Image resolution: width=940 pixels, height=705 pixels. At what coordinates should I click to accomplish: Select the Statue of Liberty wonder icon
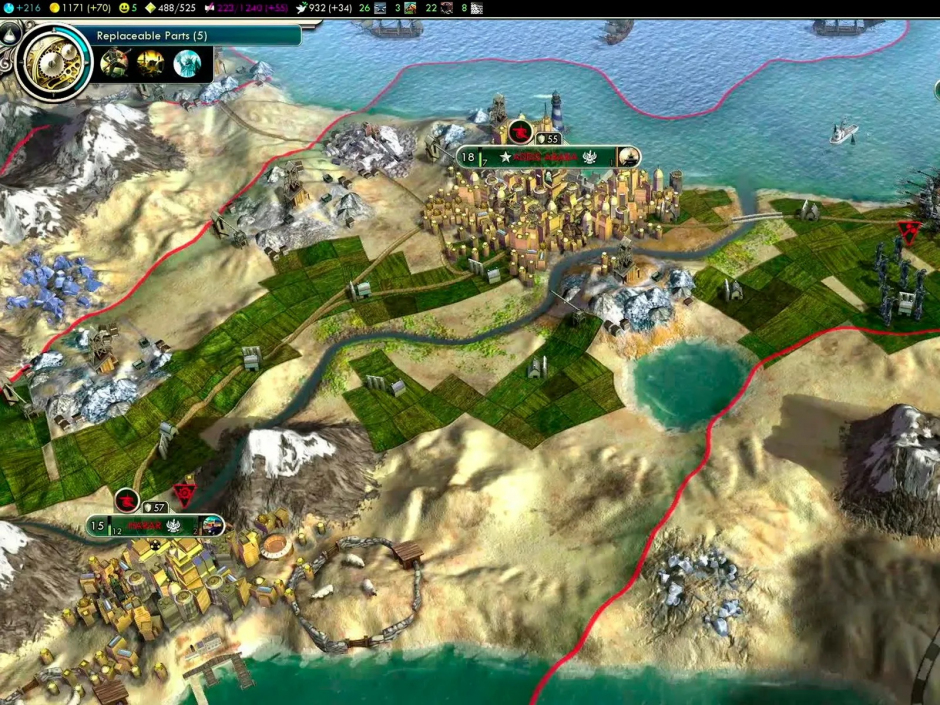point(187,64)
